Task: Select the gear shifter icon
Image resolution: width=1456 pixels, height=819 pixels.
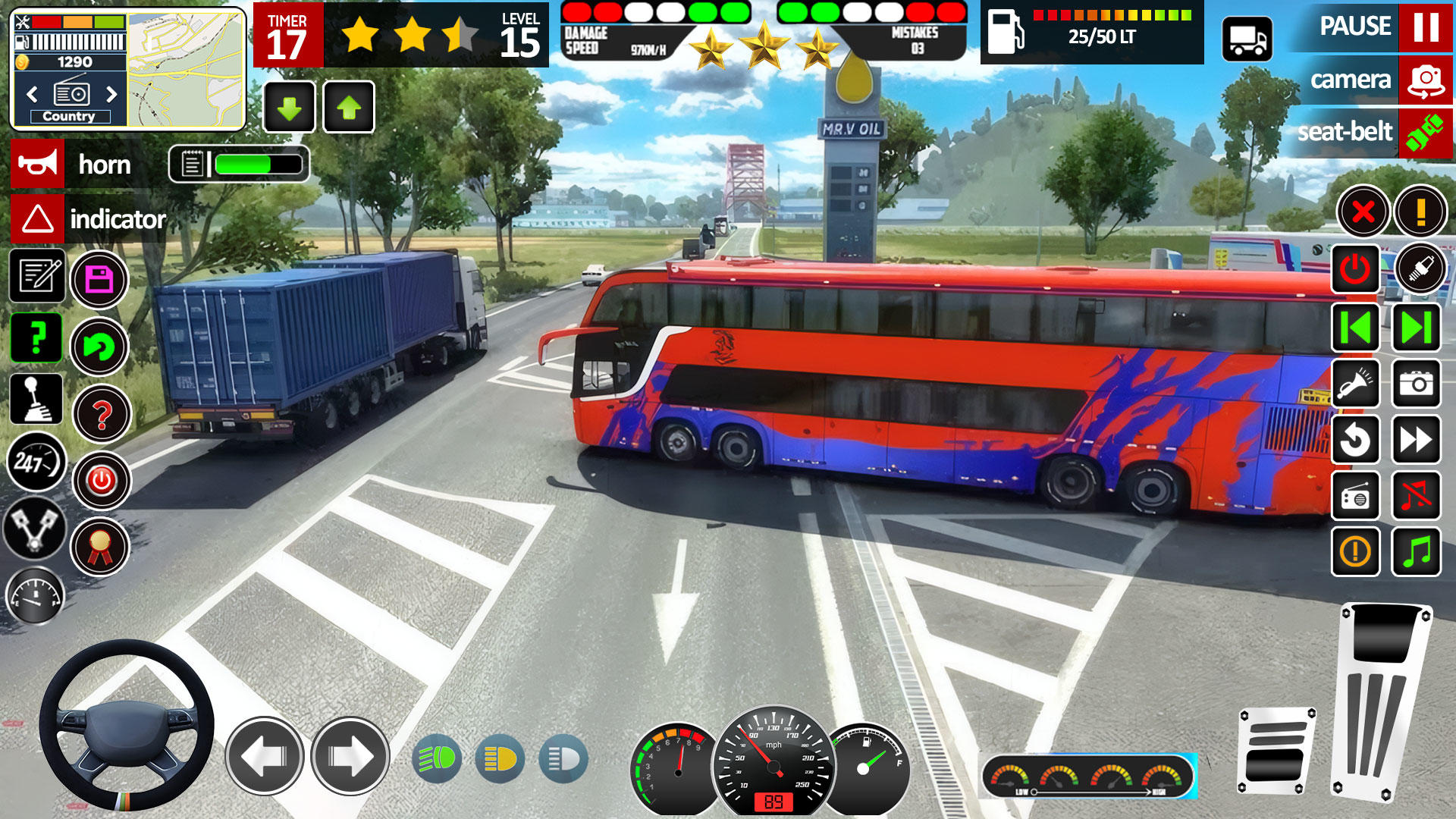Action: click(36, 400)
